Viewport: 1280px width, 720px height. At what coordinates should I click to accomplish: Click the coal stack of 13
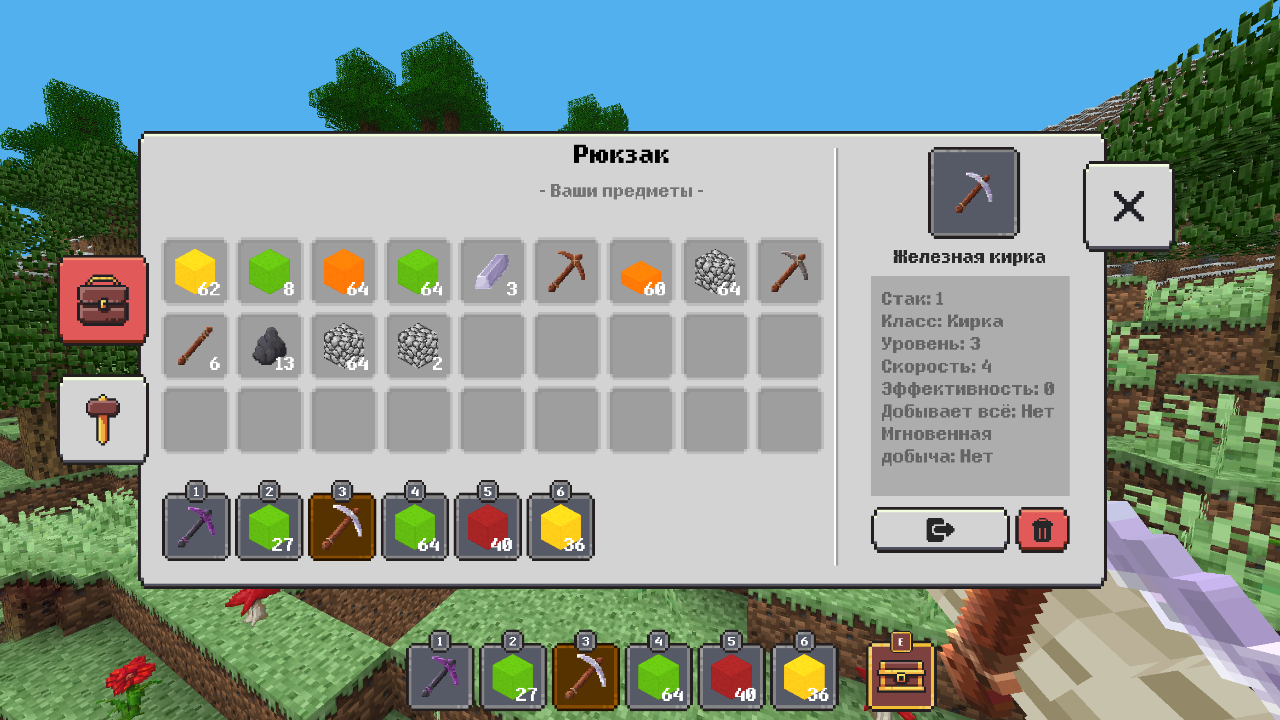pyautogui.click(x=269, y=345)
